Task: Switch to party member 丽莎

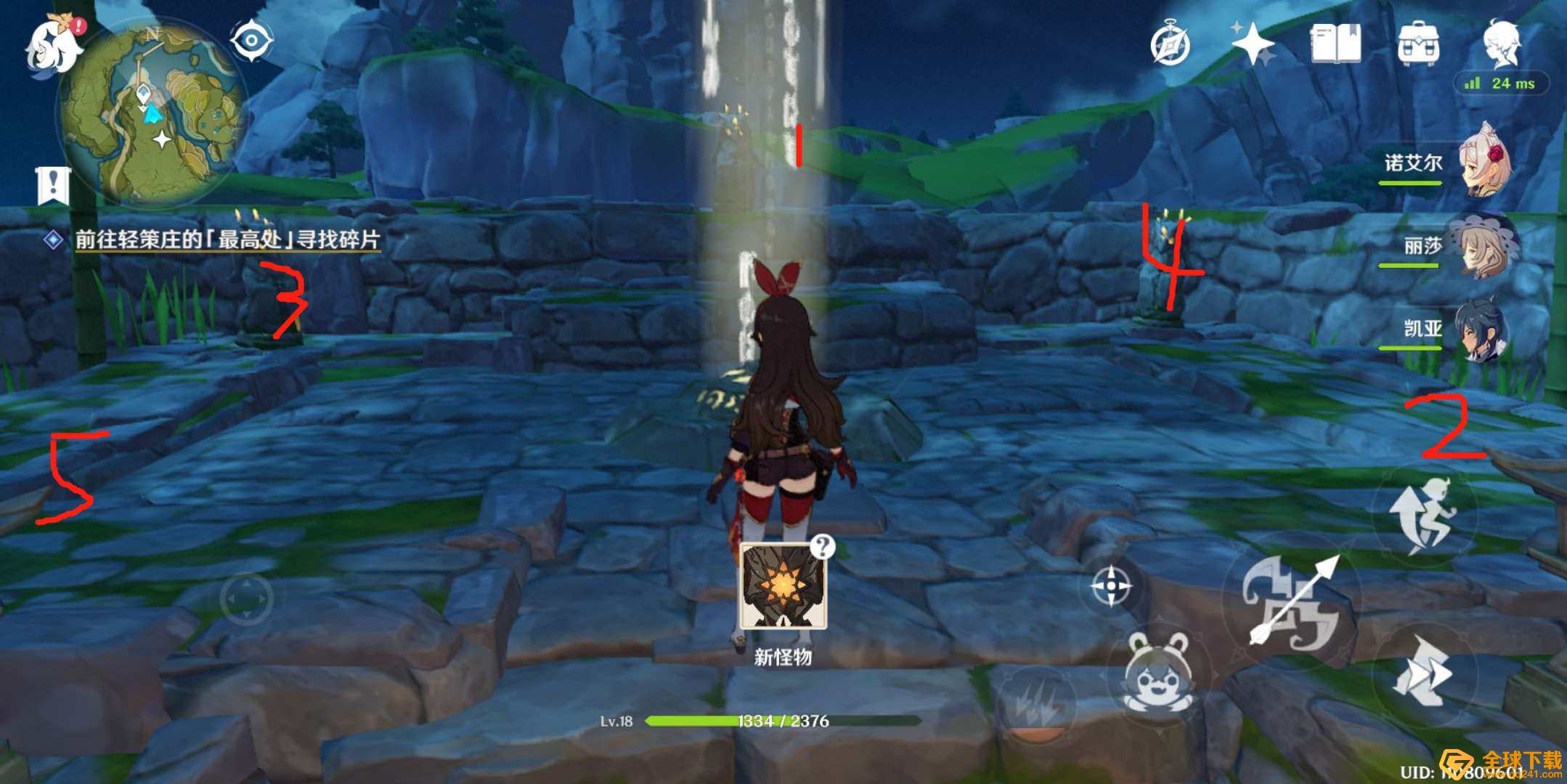Action: [1481, 245]
